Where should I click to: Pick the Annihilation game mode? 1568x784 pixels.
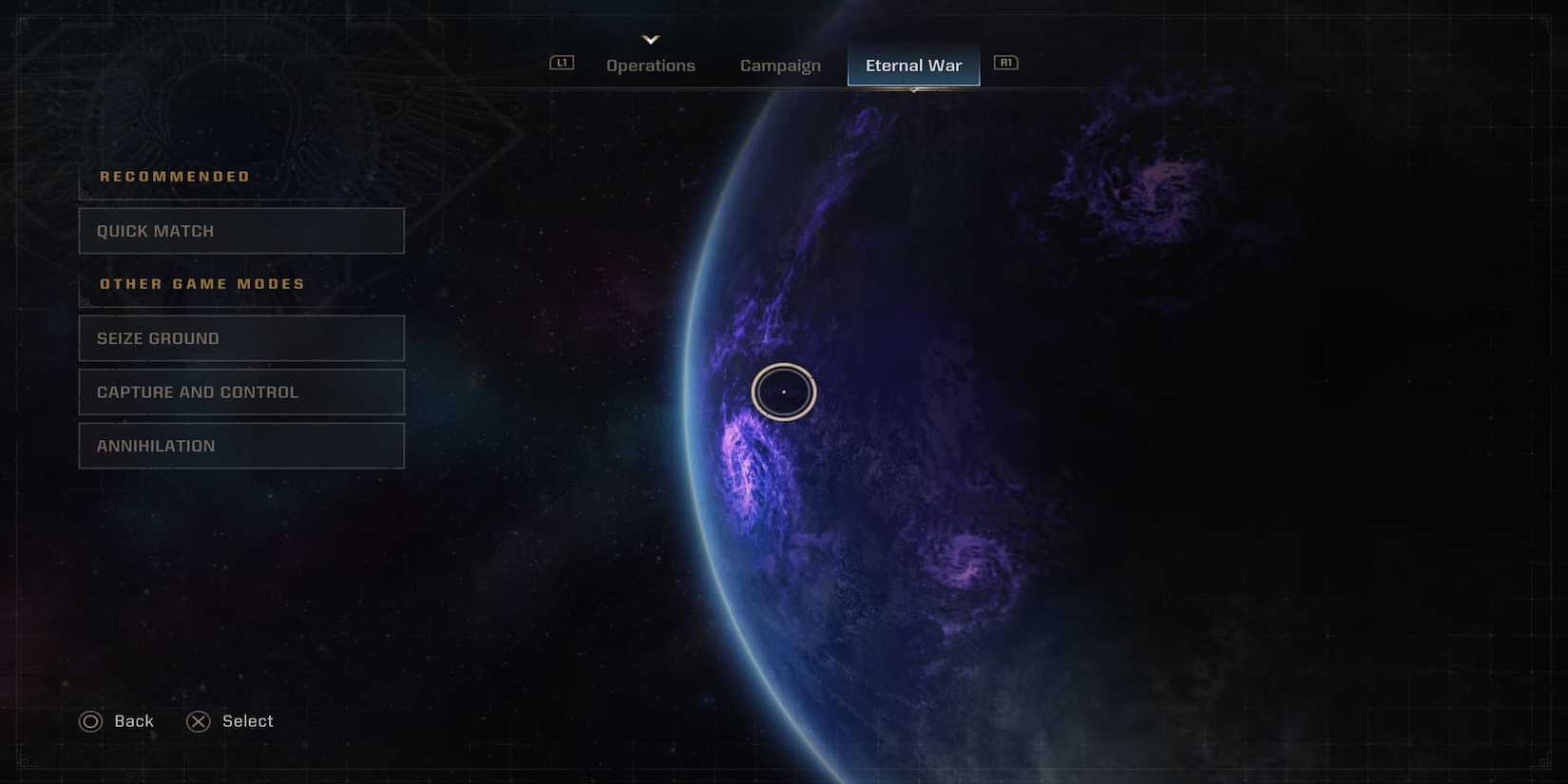tap(241, 445)
